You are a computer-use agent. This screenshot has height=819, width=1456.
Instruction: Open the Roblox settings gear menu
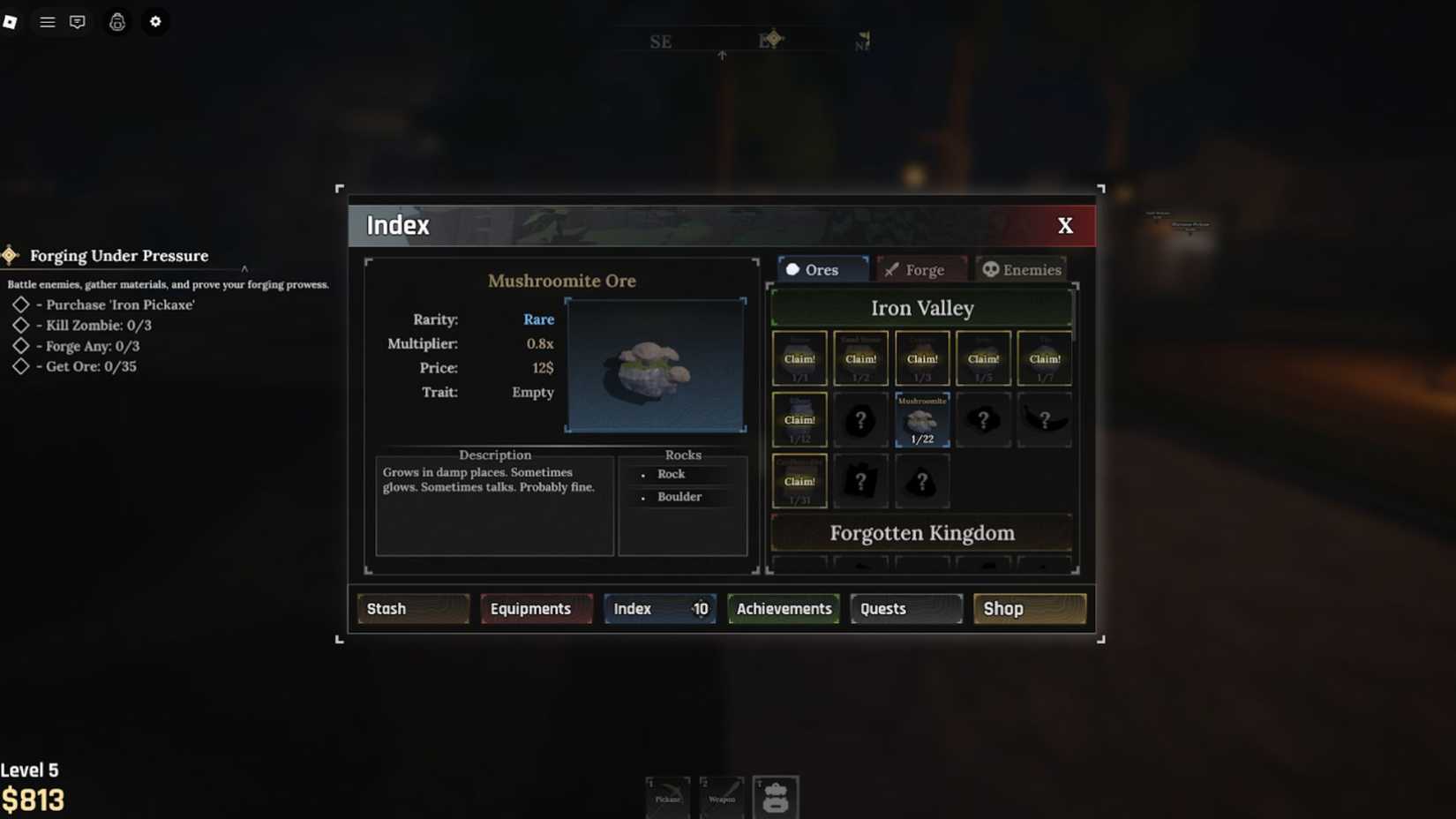(x=155, y=21)
